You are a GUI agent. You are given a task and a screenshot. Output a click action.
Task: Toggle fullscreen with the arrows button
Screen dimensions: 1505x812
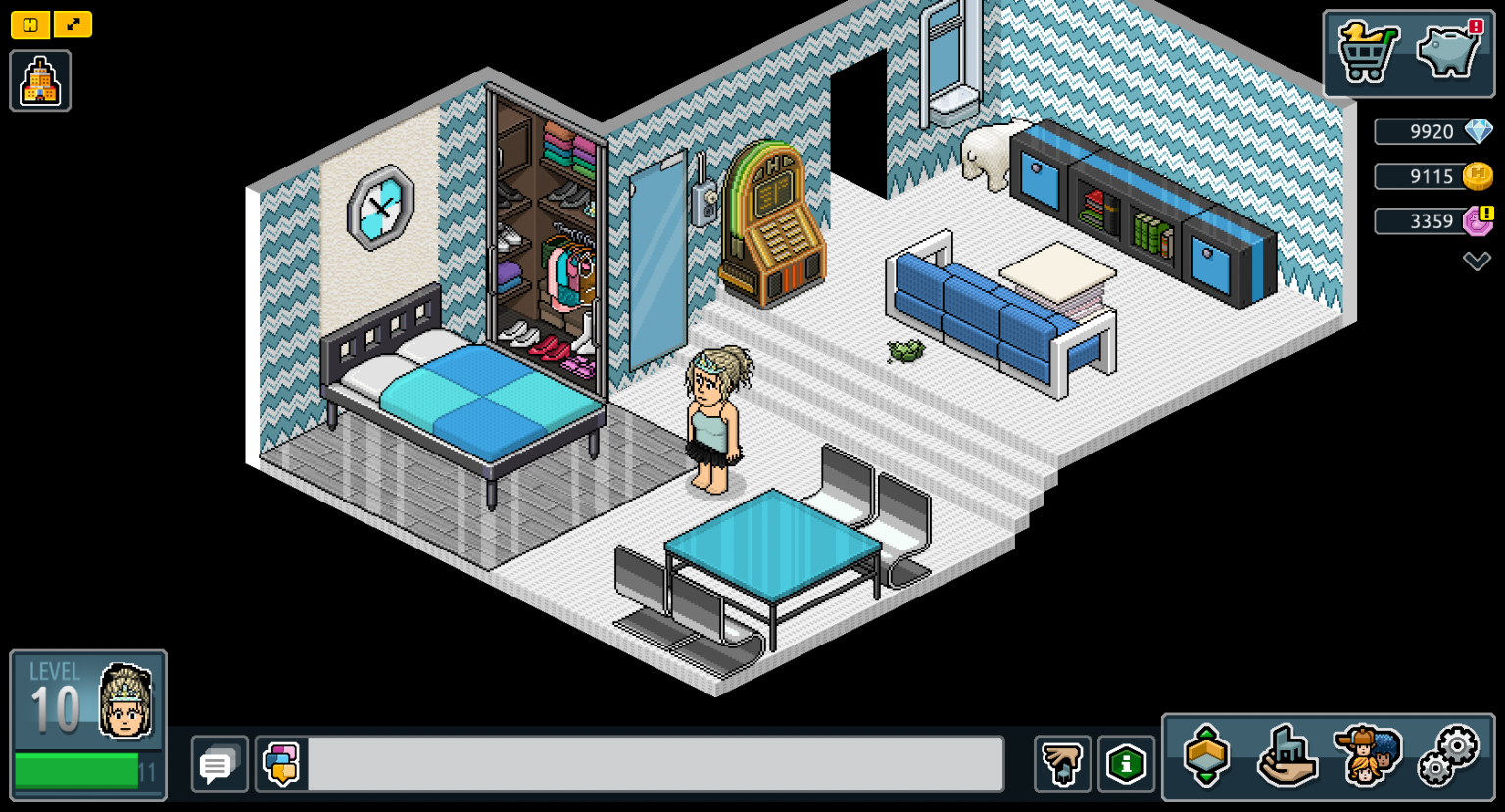[x=73, y=24]
